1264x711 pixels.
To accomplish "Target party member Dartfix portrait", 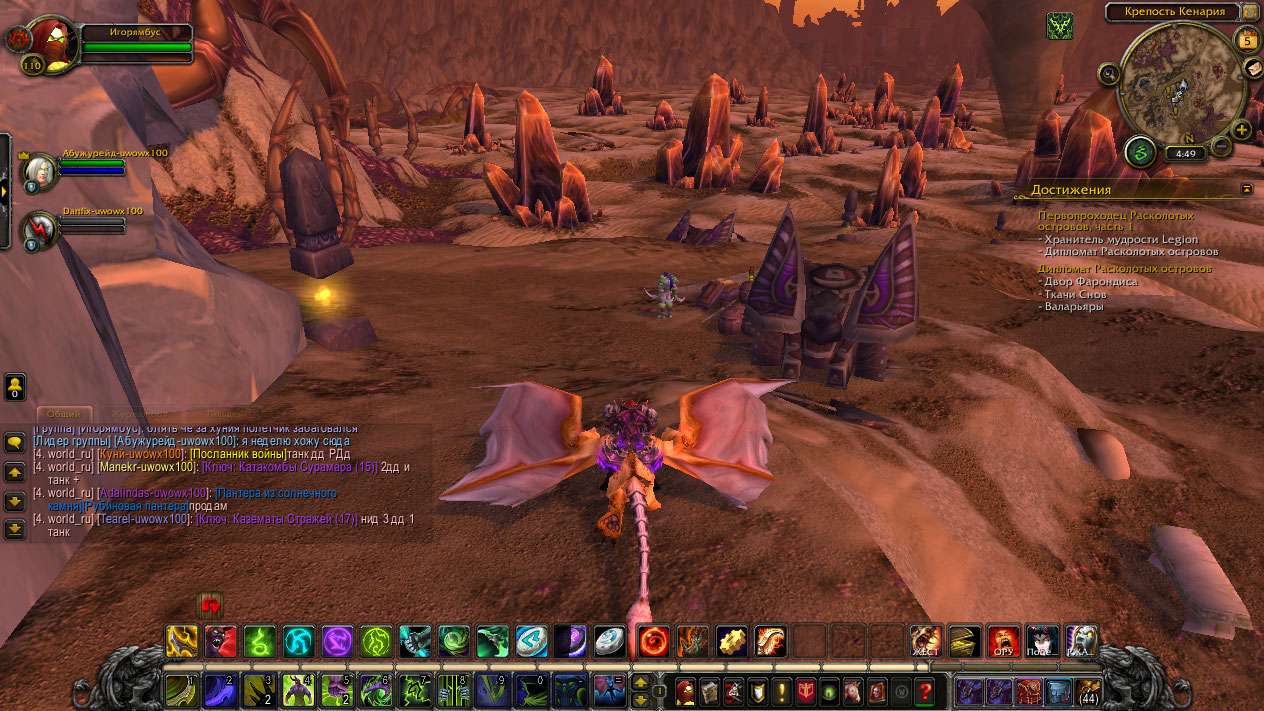I will point(41,229).
